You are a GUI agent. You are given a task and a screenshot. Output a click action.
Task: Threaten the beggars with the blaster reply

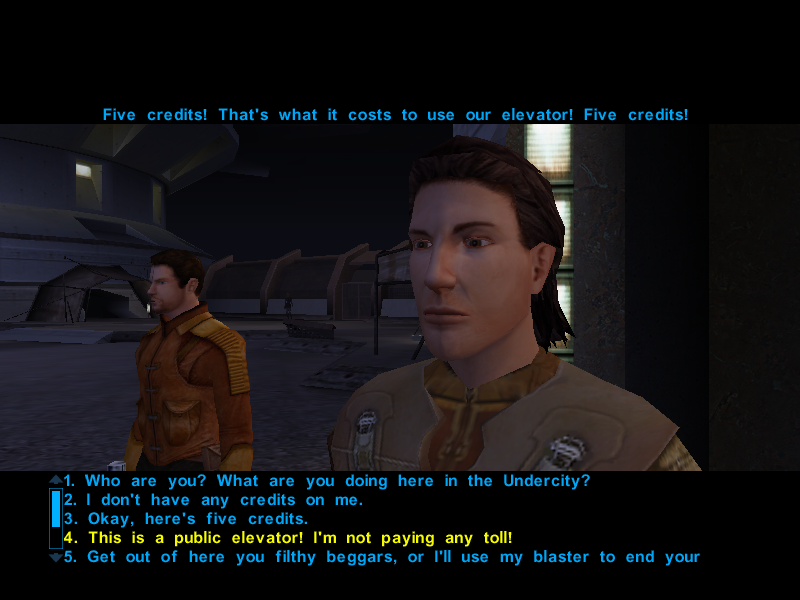click(381, 557)
